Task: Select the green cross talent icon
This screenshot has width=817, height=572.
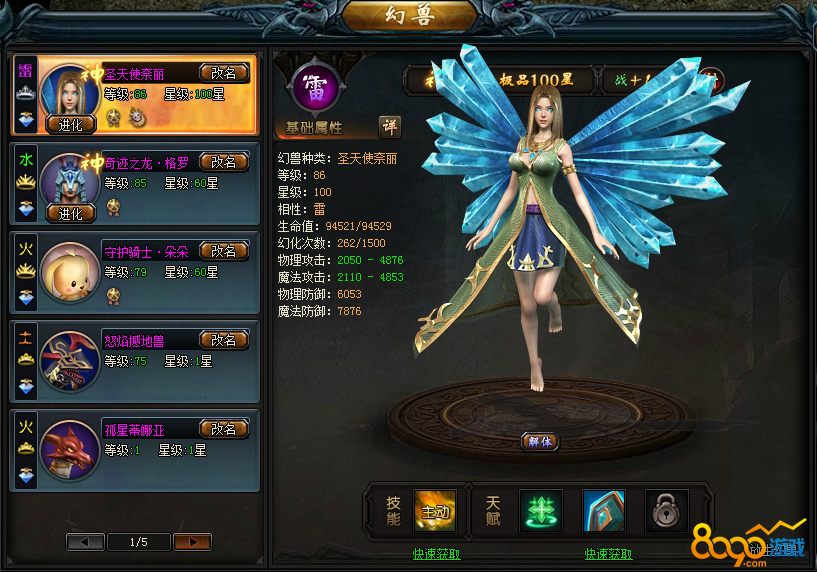Action: tap(541, 511)
